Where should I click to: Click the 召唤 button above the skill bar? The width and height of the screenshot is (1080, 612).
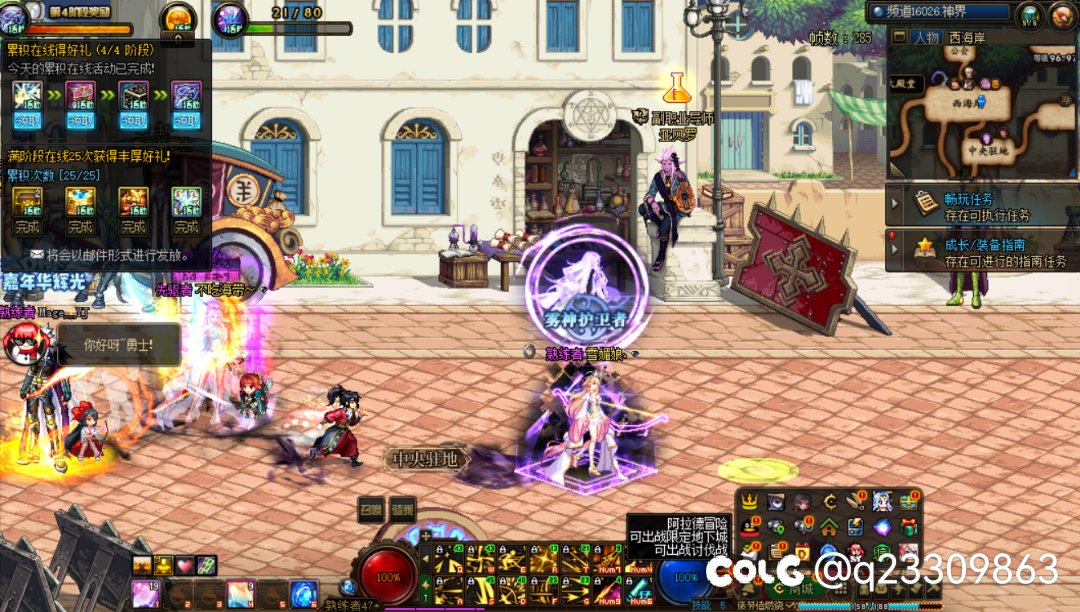[x=372, y=510]
